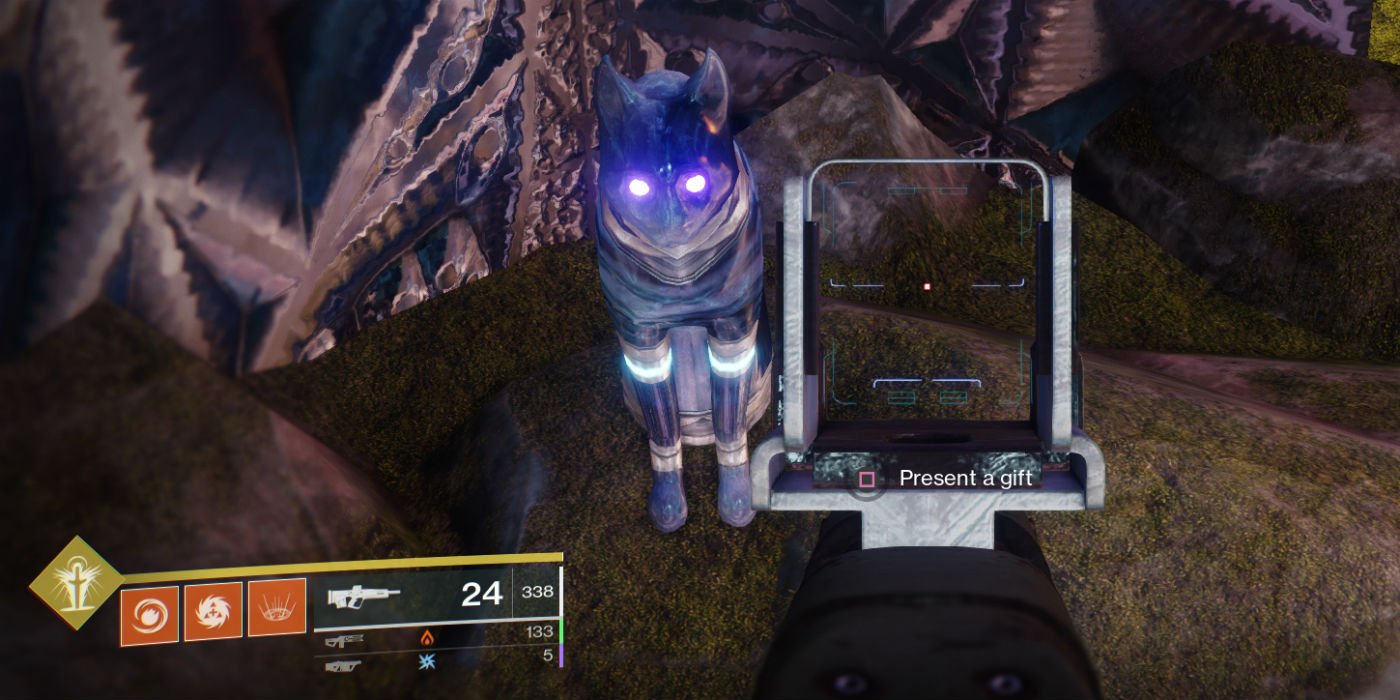Activate the golden diamond super ability icon

tap(75, 581)
